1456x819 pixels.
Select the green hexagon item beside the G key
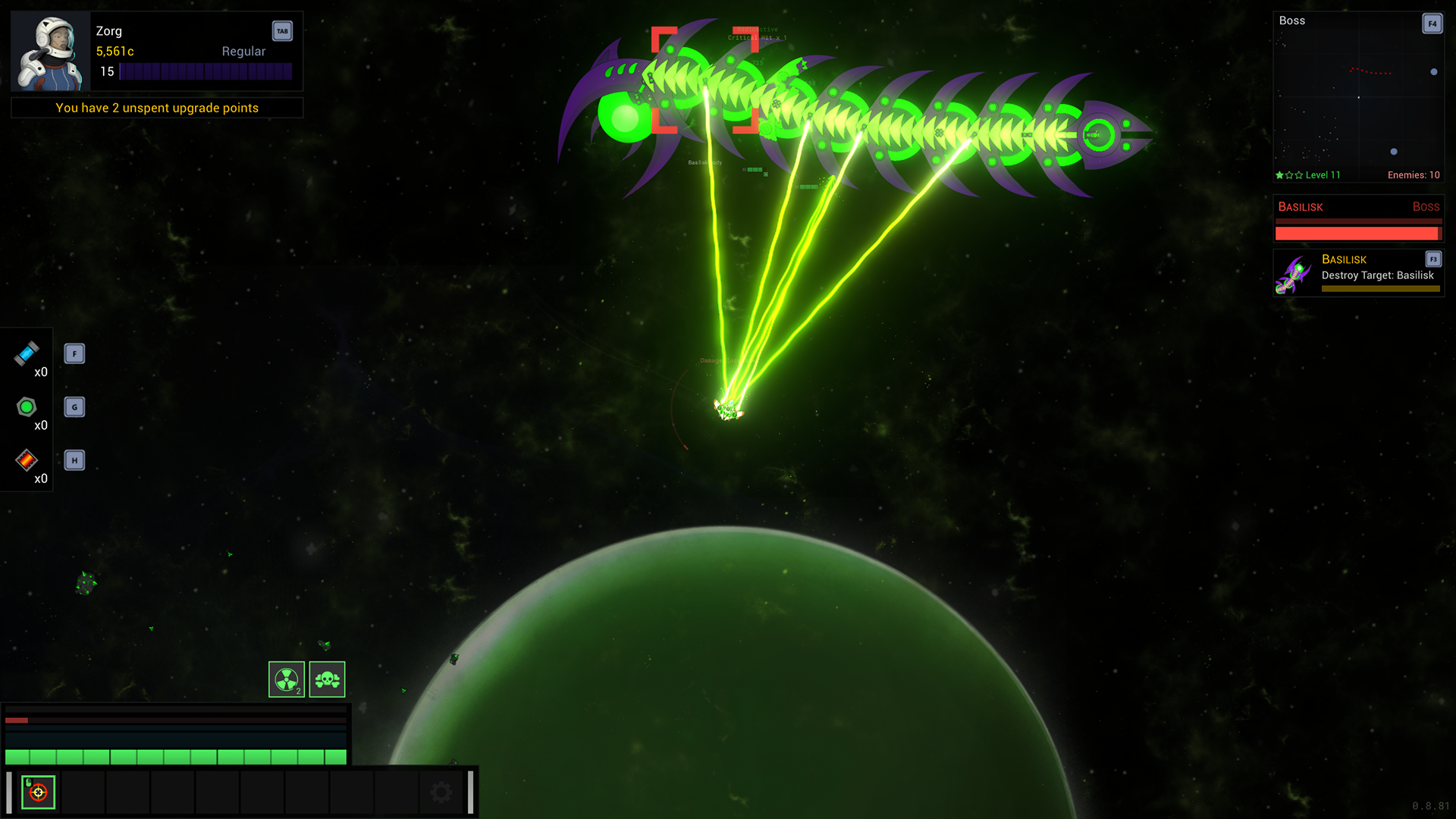click(27, 407)
